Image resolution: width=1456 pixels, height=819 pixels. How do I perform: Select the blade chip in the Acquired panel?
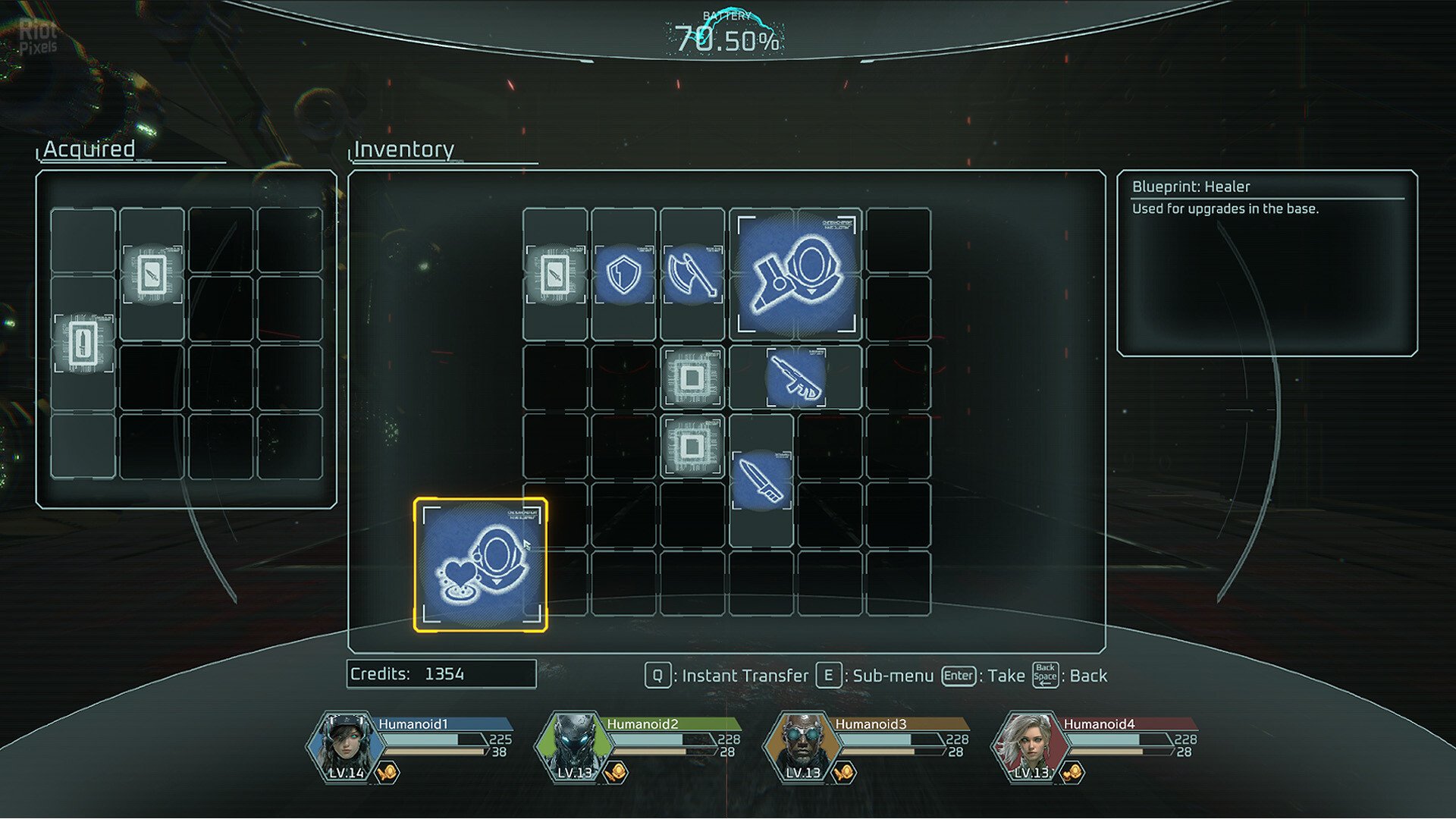(x=152, y=274)
